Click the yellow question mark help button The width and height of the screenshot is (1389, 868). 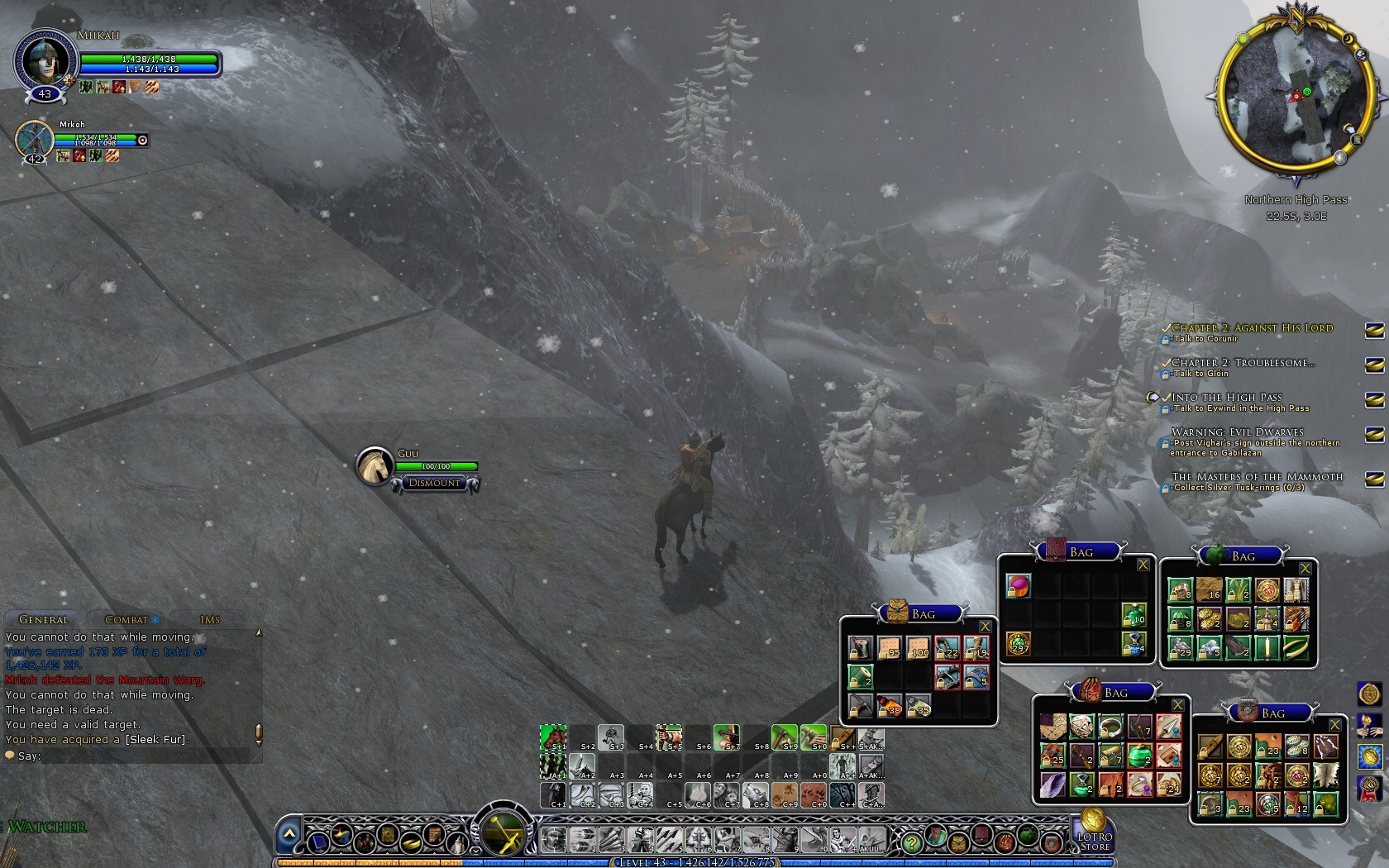[x=911, y=842]
